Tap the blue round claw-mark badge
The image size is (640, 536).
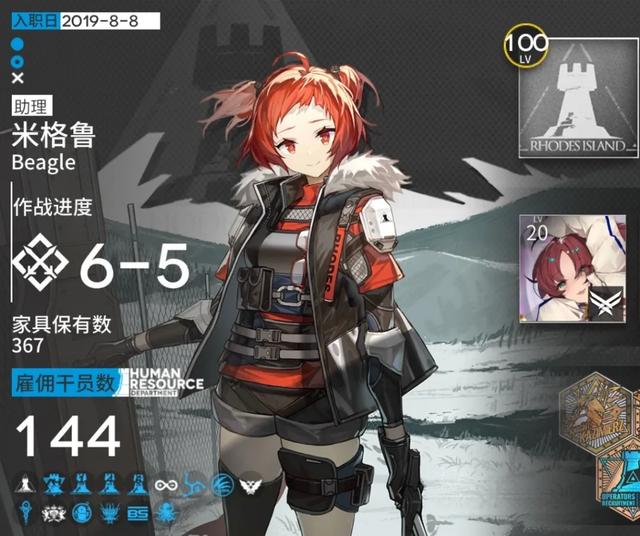pyautogui.click(x=222, y=484)
